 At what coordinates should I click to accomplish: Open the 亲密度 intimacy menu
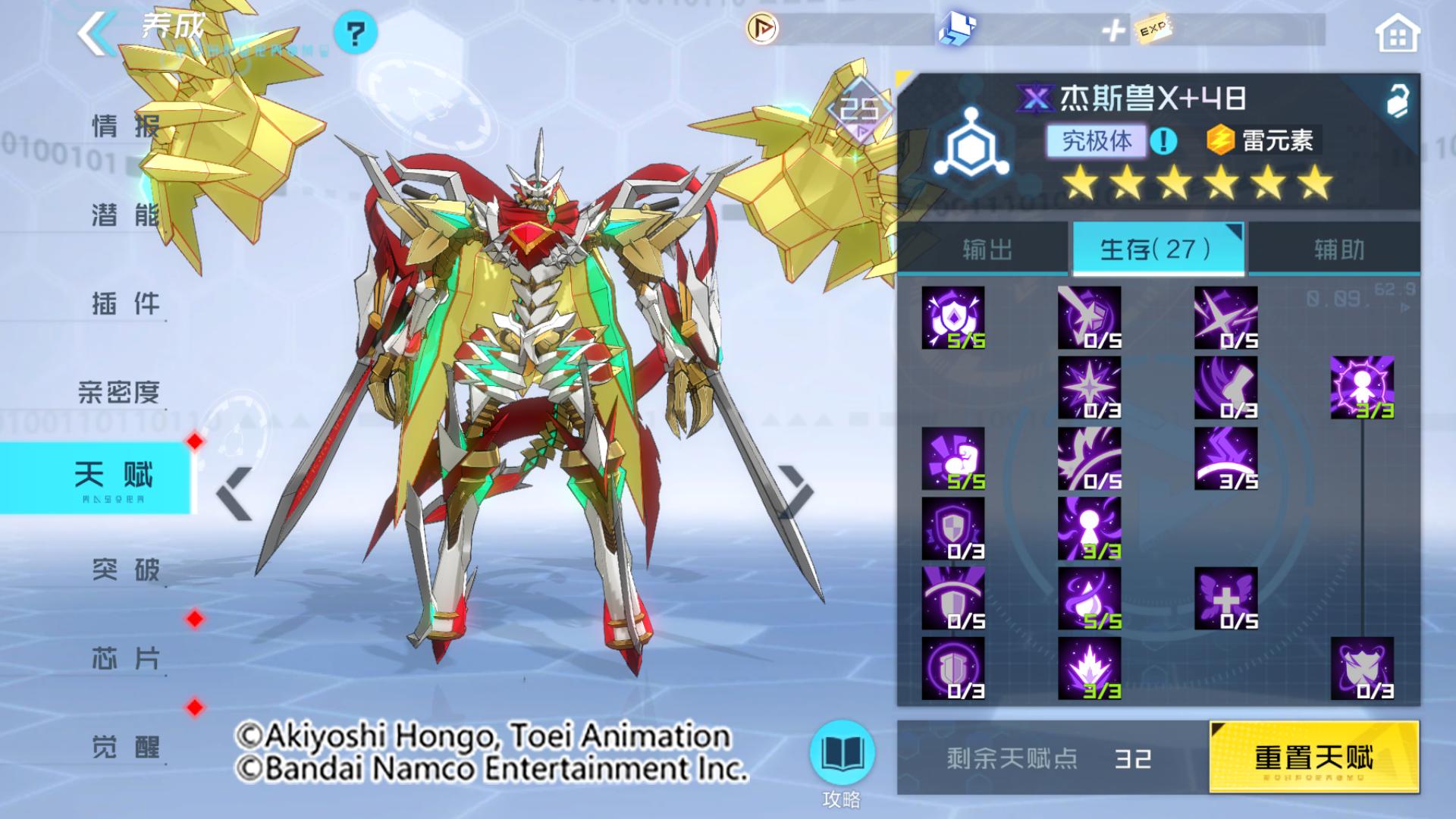pyautogui.click(x=119, y=392)
